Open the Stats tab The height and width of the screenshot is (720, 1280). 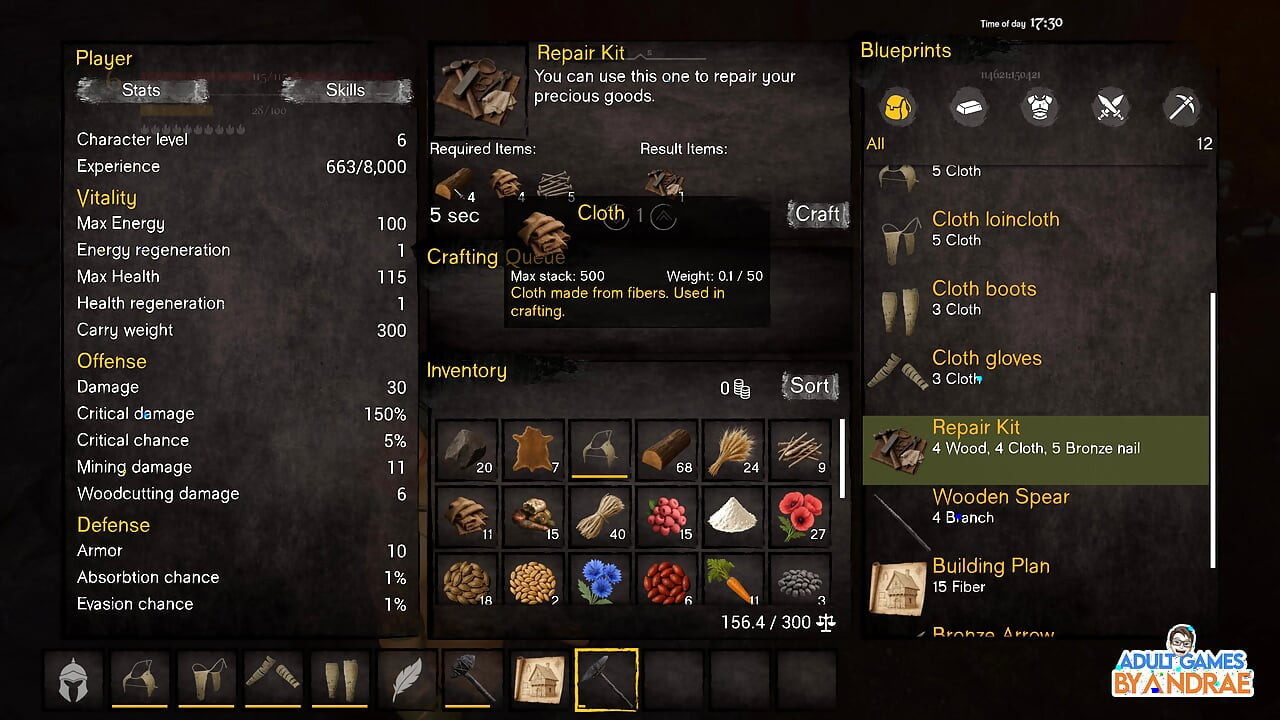(x=141, y=90)
